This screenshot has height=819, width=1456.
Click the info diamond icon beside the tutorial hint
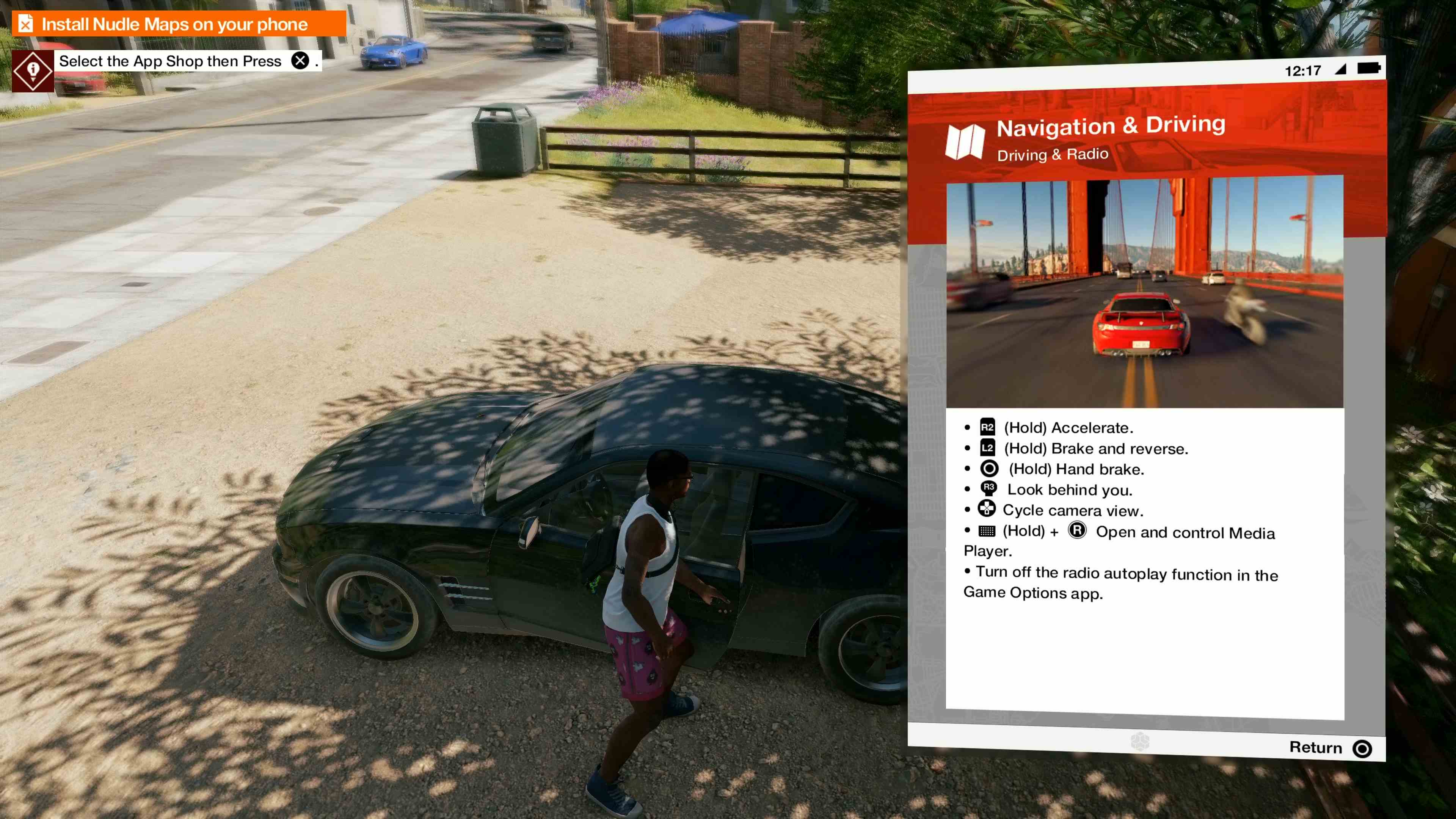pyautogui.click(x=32, y=70)
